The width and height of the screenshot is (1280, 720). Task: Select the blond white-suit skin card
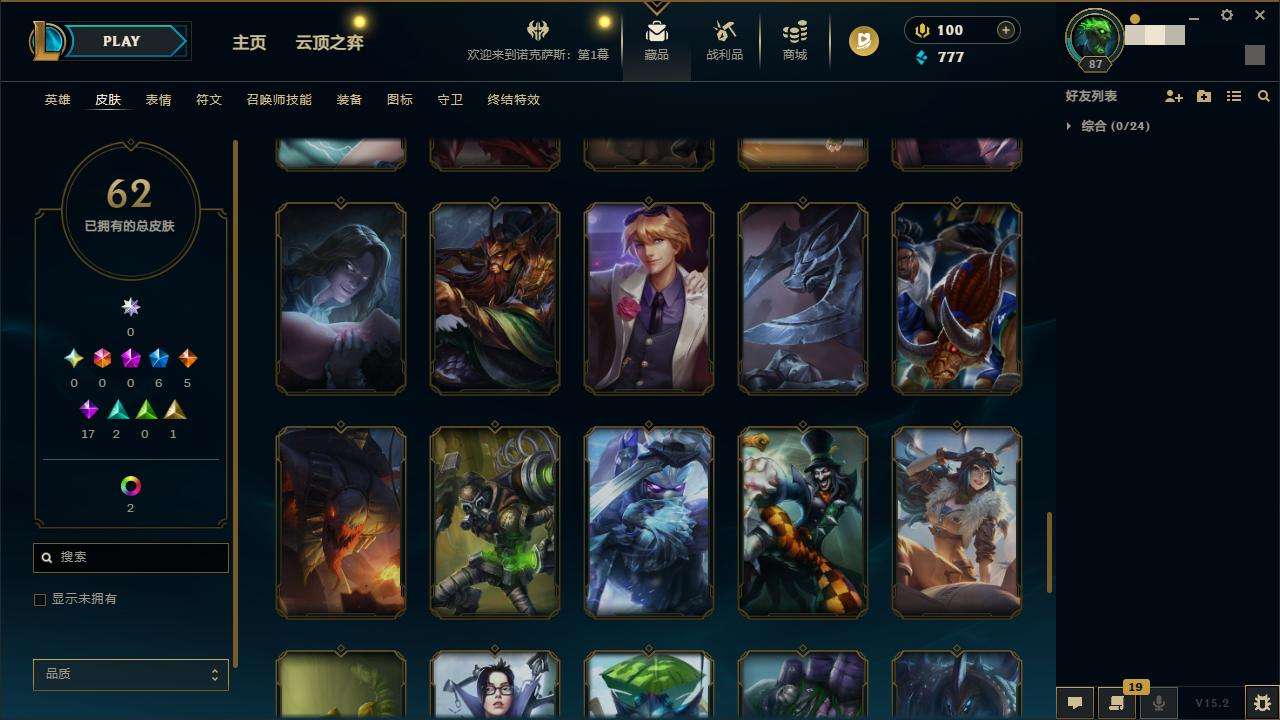(x=649, y=298)
